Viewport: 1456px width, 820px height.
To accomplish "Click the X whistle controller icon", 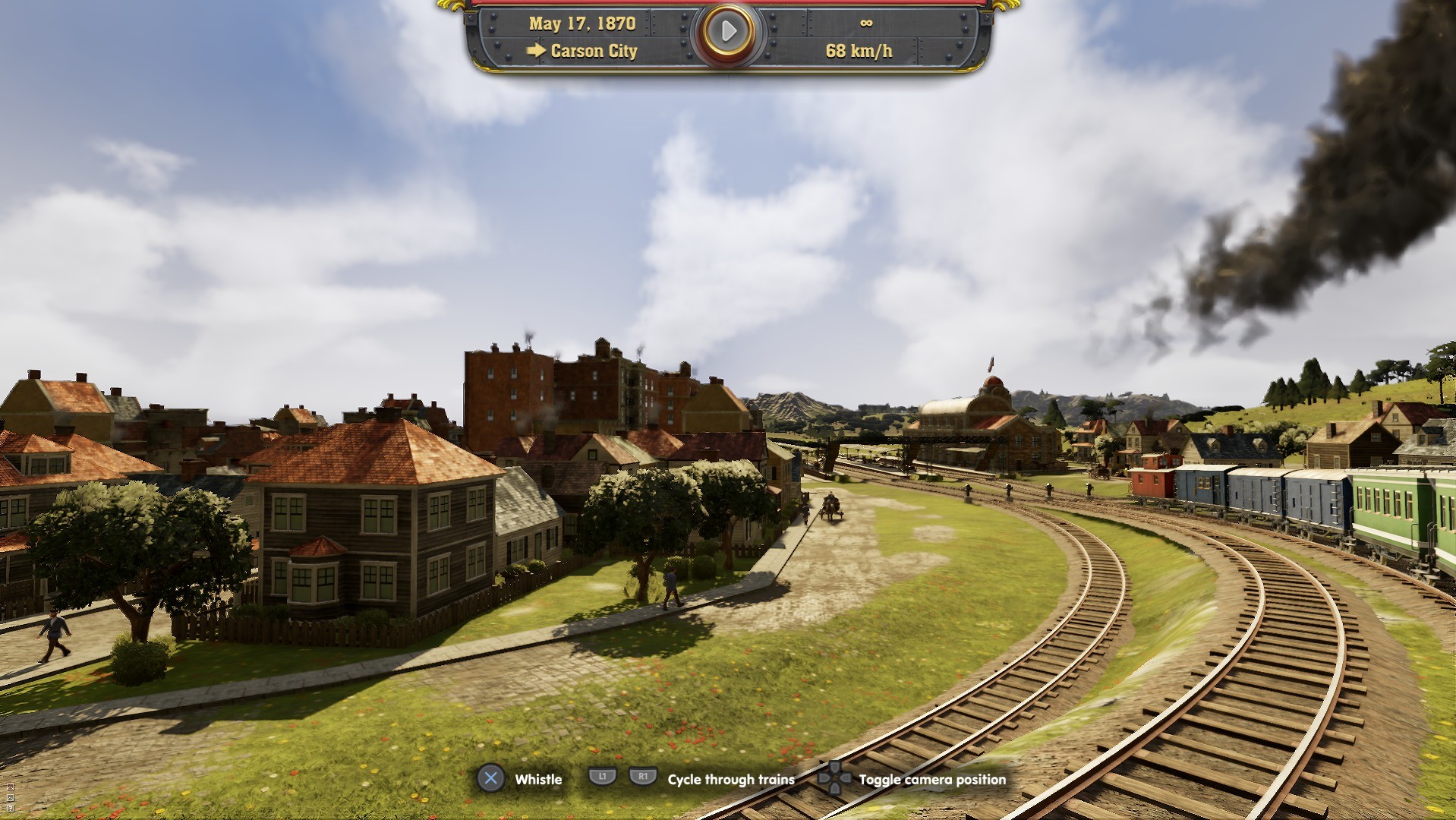I will coord(492,779).
